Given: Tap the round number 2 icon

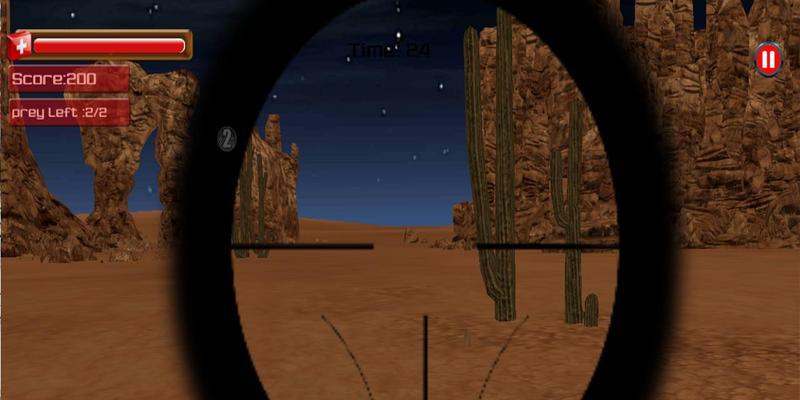Looking at the screenshot, I should click(x=227, y=140).
